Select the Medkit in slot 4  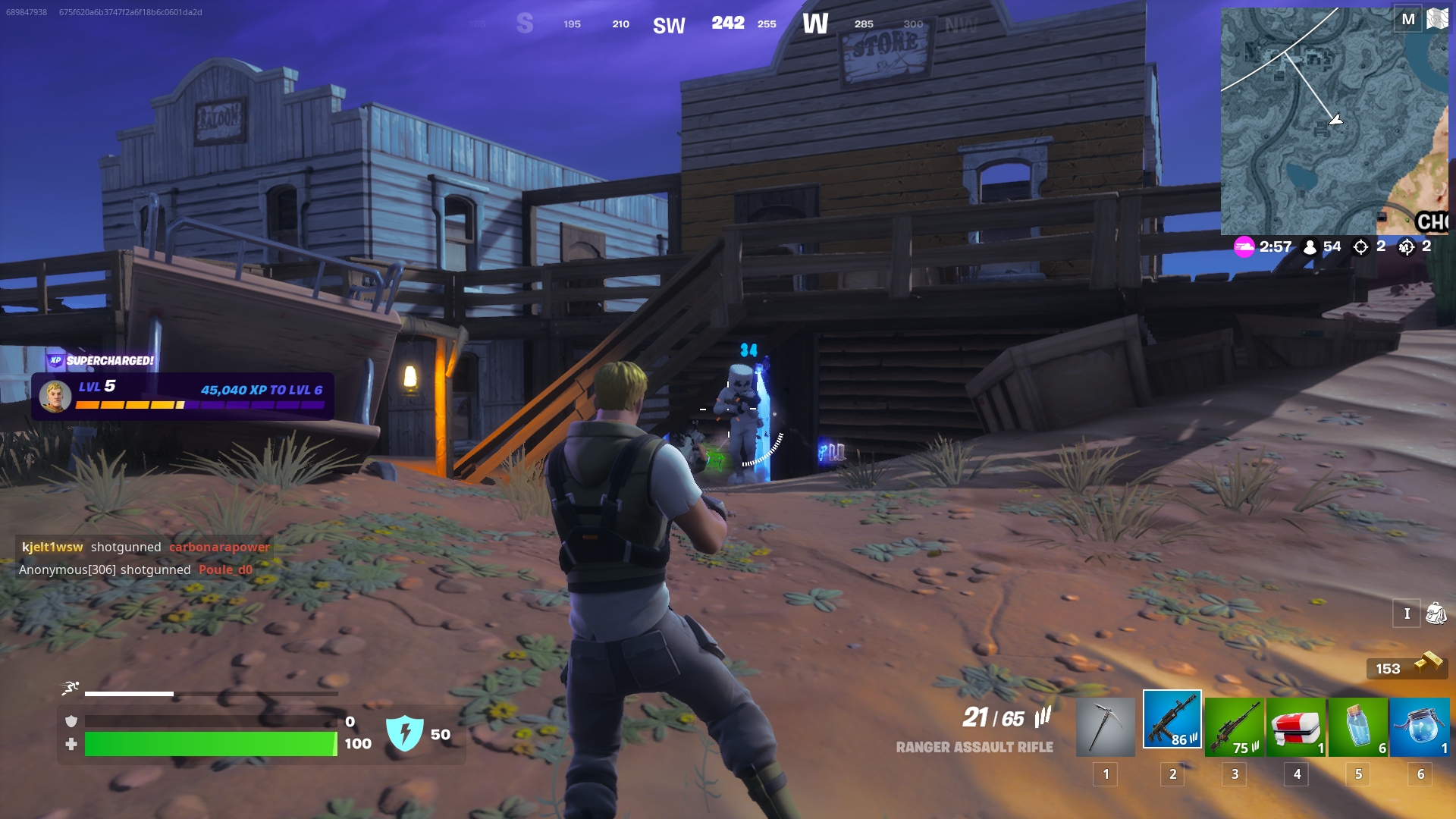[1297, 724]
